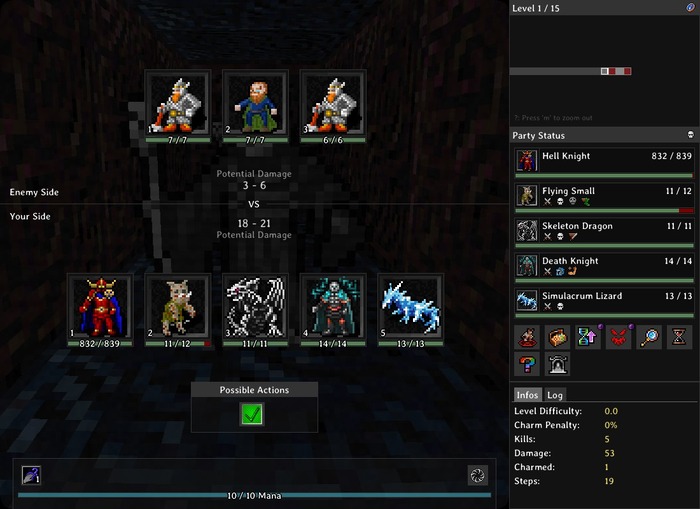Select the Hell Knight party row
Screen dimensions: 700x509
[603, 161]
